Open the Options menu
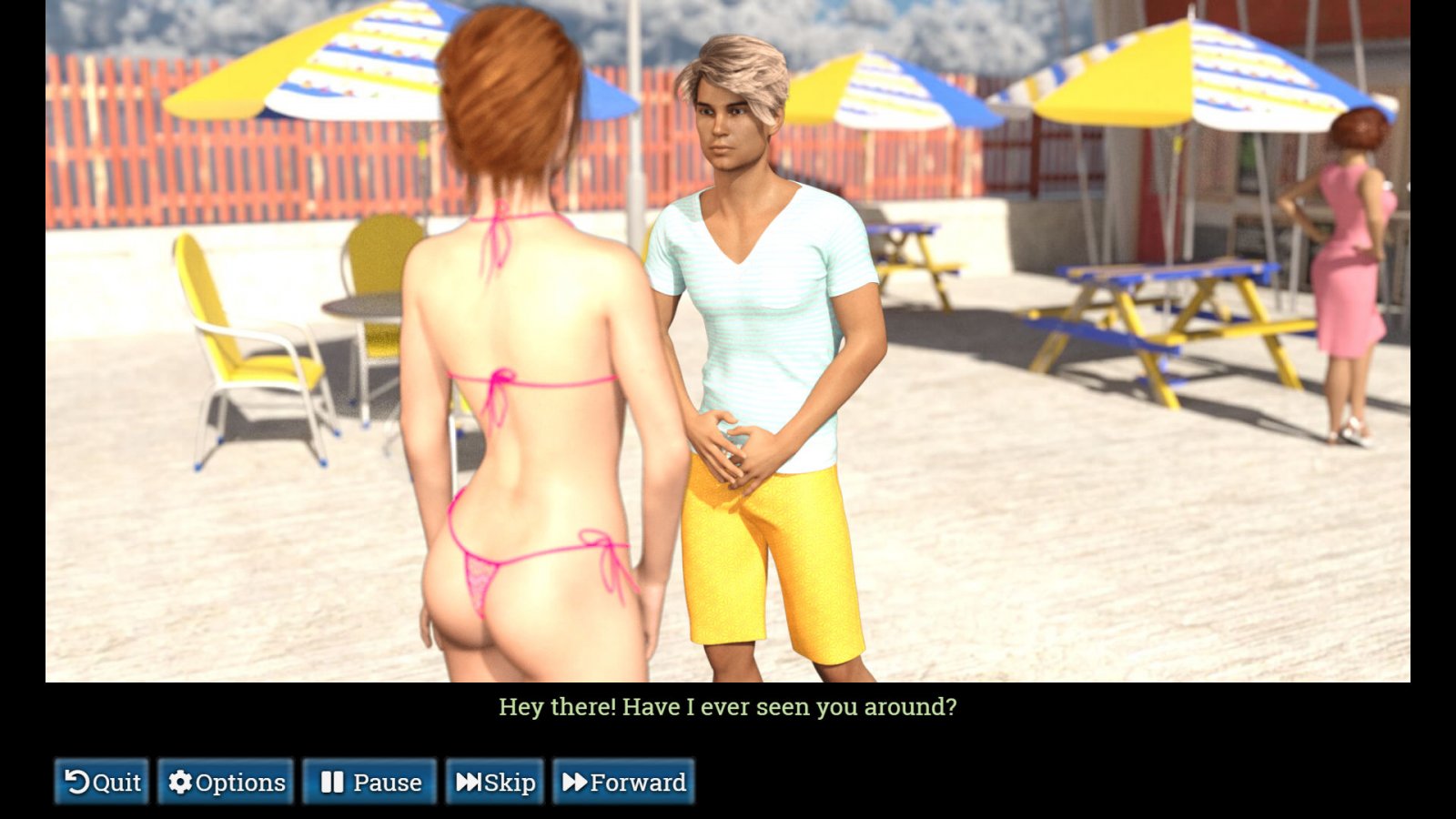Screen dimensions: 1456x819 click(x=226, y=781)
